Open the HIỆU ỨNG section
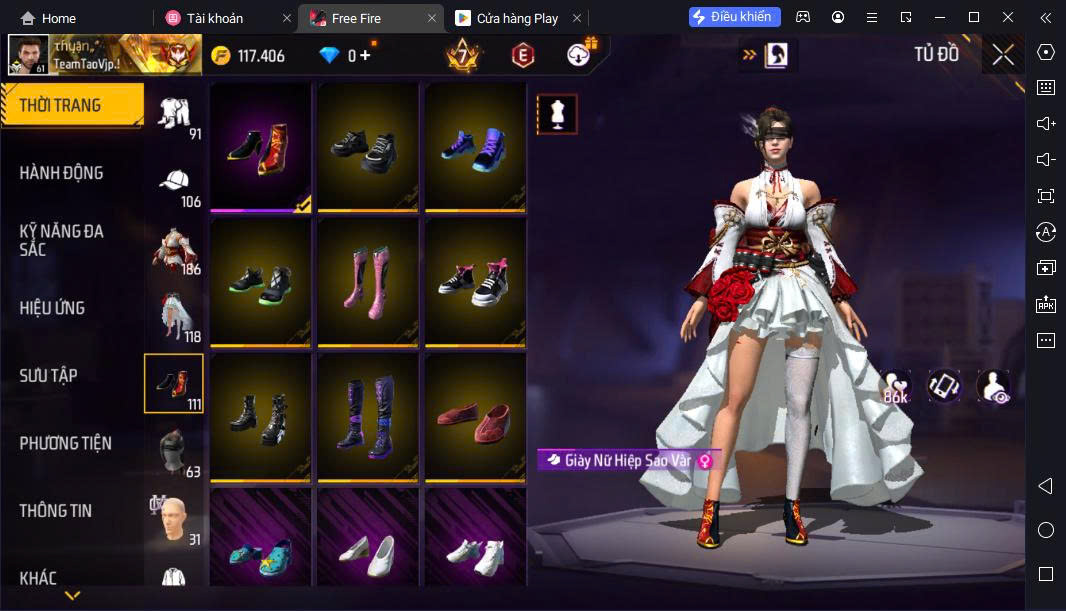Screen dimensions: 1066x611 pyautogui.click(x=52, y=308)
